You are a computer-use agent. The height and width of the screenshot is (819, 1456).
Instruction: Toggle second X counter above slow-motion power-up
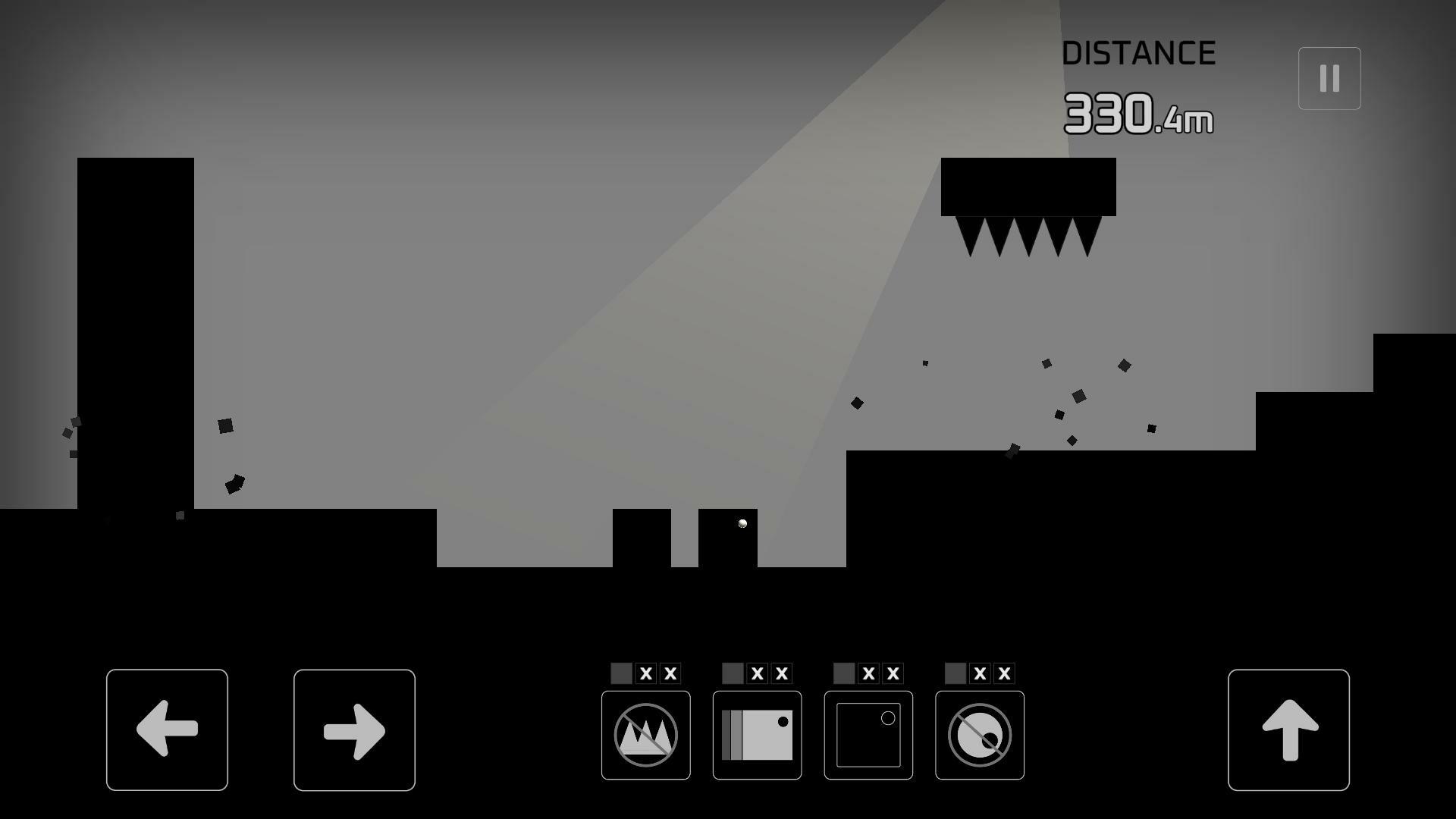click(781, 672)
